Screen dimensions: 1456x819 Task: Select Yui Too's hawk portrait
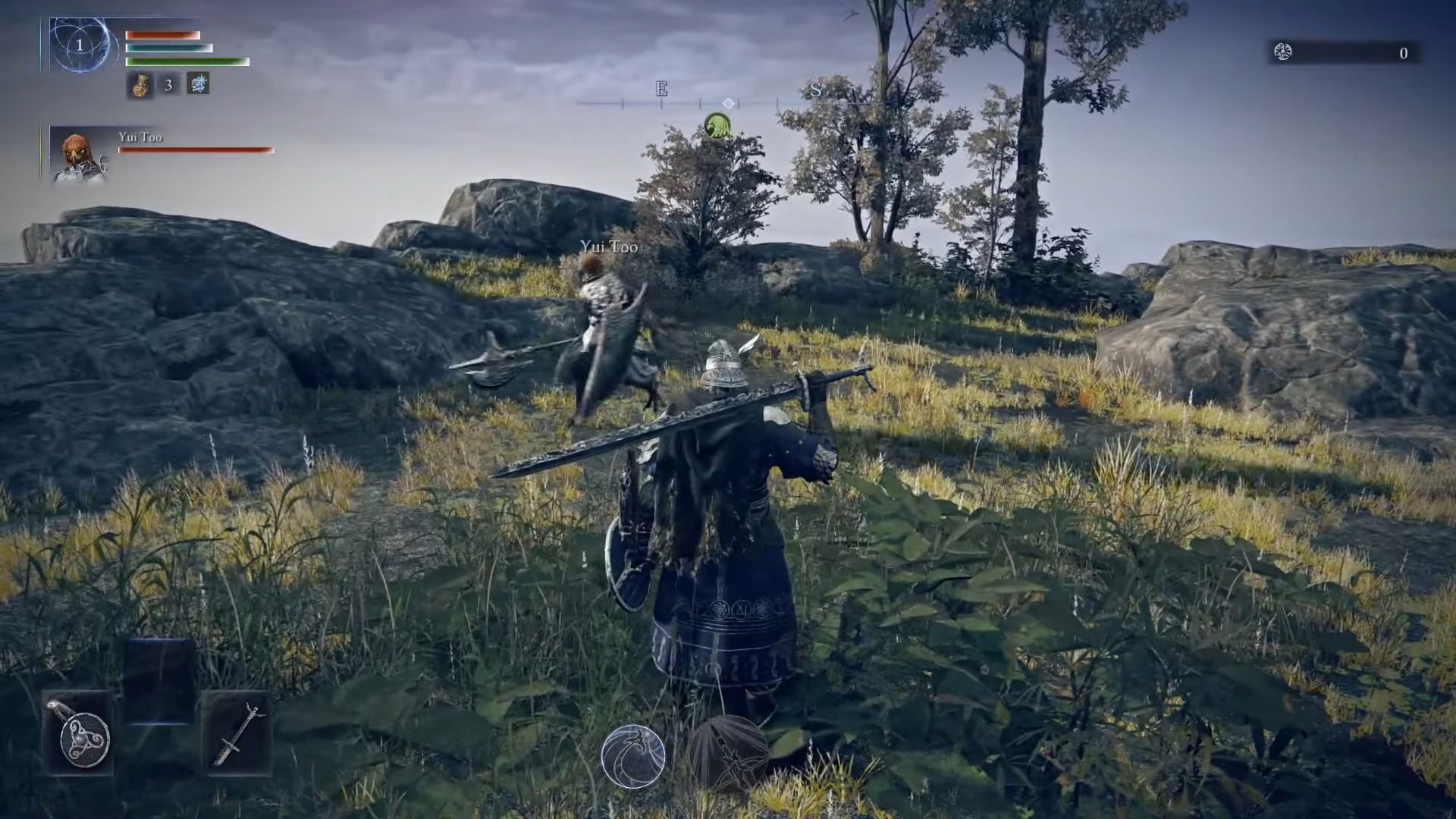coord(78,156)
